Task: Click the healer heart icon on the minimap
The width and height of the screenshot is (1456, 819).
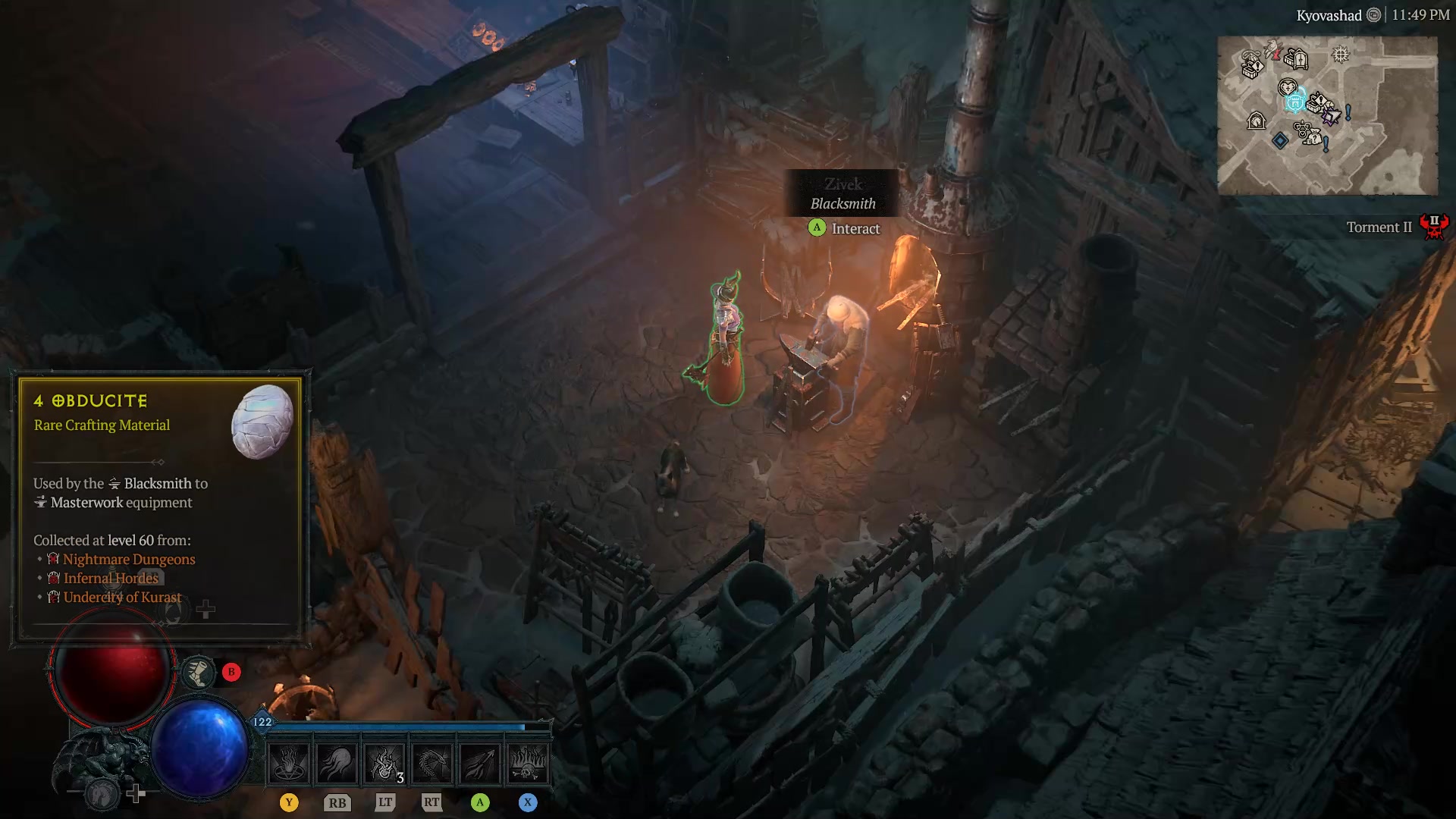Action: [1288, 86]
